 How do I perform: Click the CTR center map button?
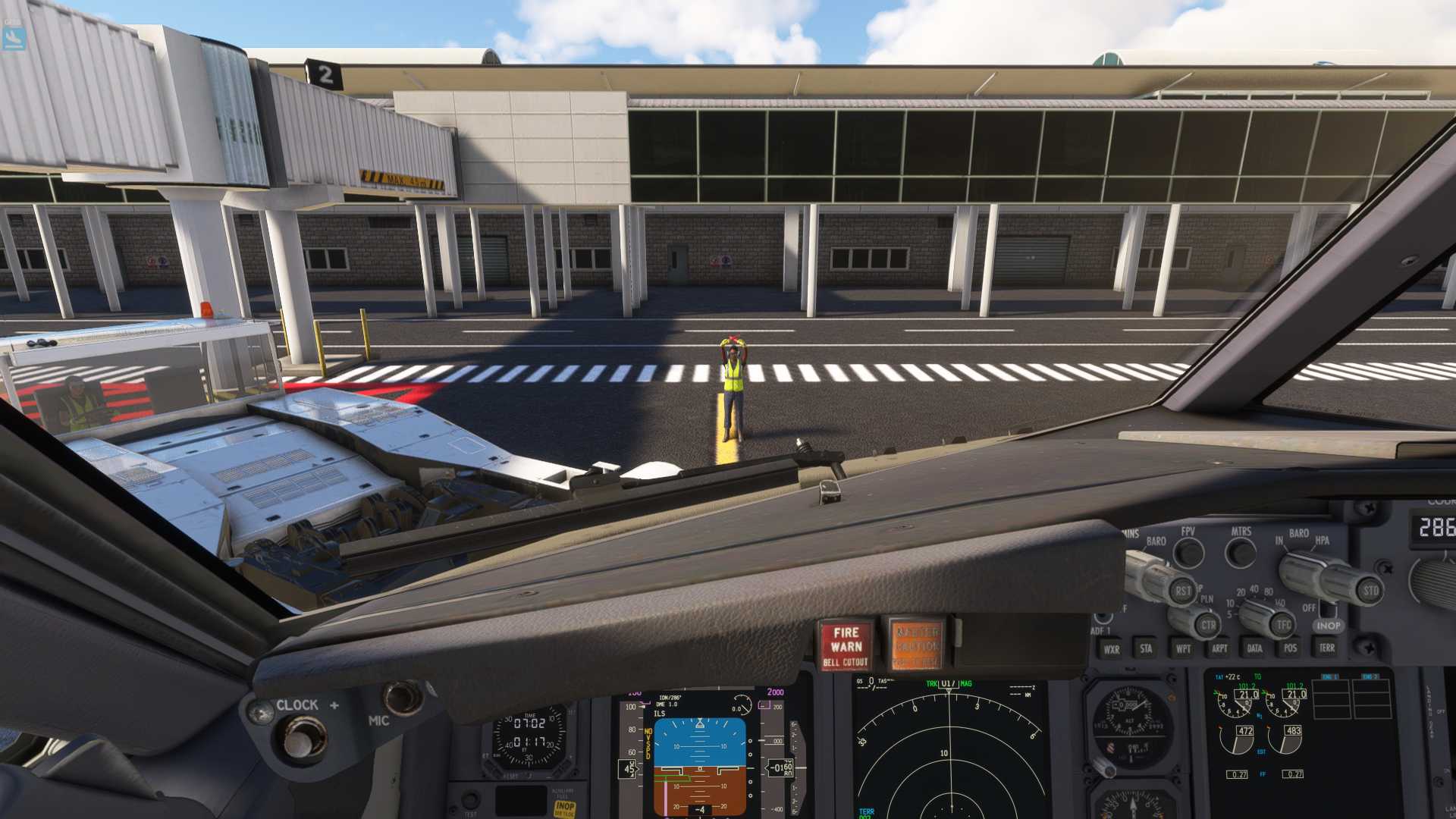1208,625
